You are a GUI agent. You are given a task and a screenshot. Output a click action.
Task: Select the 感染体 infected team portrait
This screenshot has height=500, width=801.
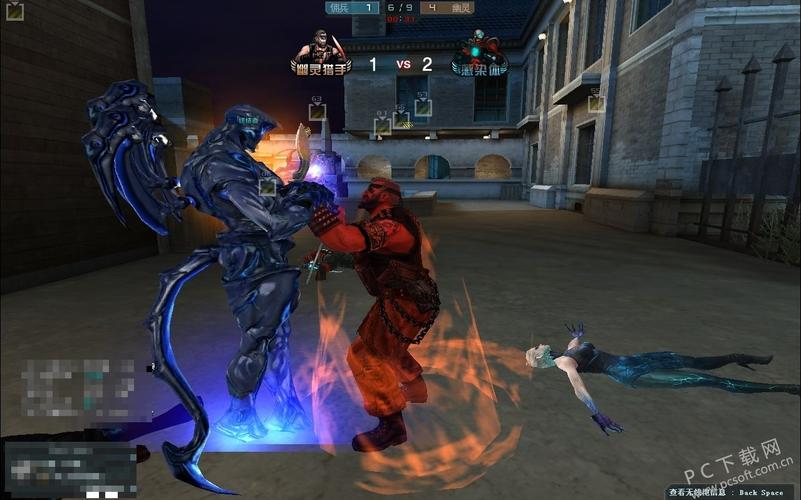coord(478,50)
